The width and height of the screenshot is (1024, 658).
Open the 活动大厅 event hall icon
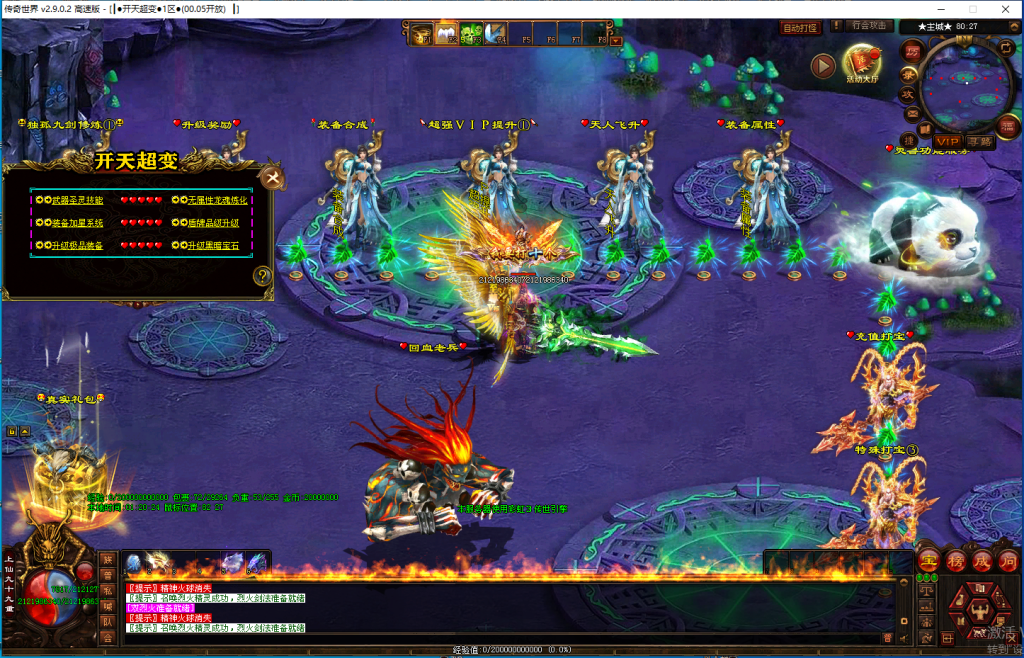pyautogui.click(x=862, y=64)
